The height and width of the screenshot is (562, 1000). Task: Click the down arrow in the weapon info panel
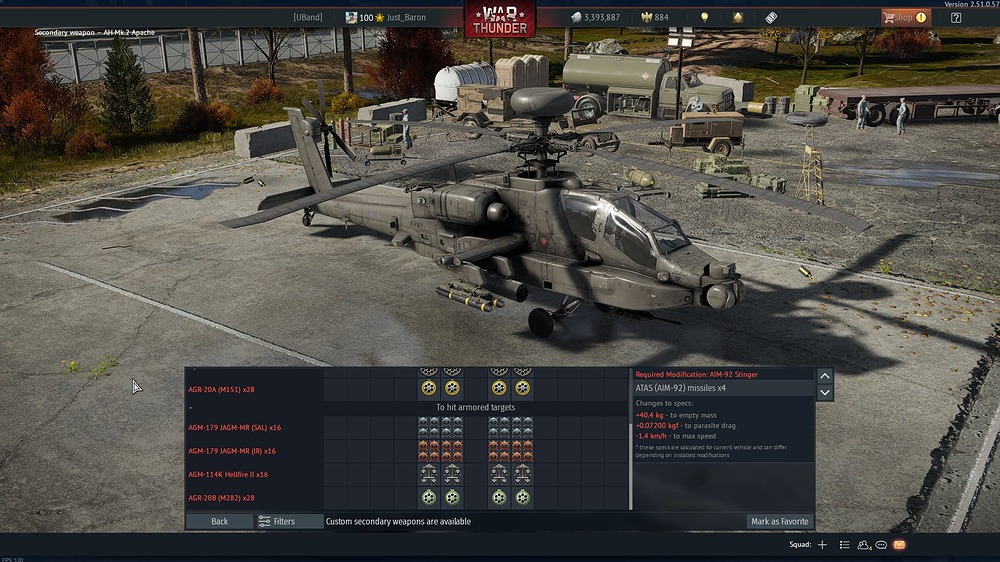pos(825,393)
